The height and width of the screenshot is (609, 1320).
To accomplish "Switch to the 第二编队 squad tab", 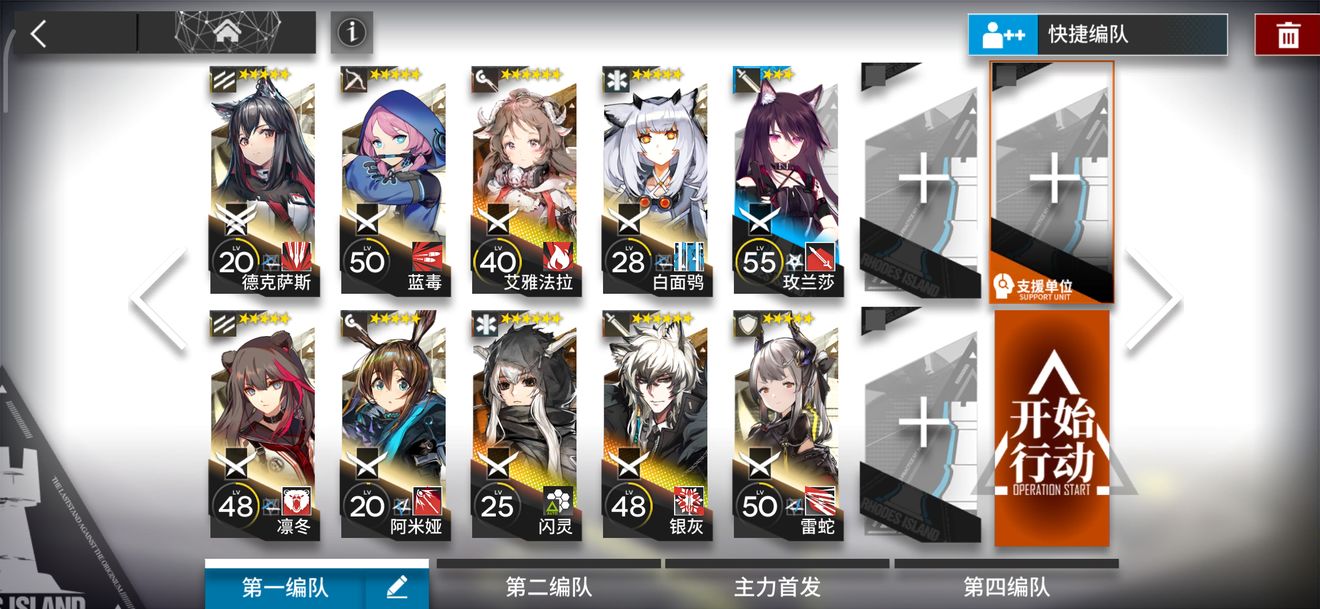I will [x=548, y=587].
